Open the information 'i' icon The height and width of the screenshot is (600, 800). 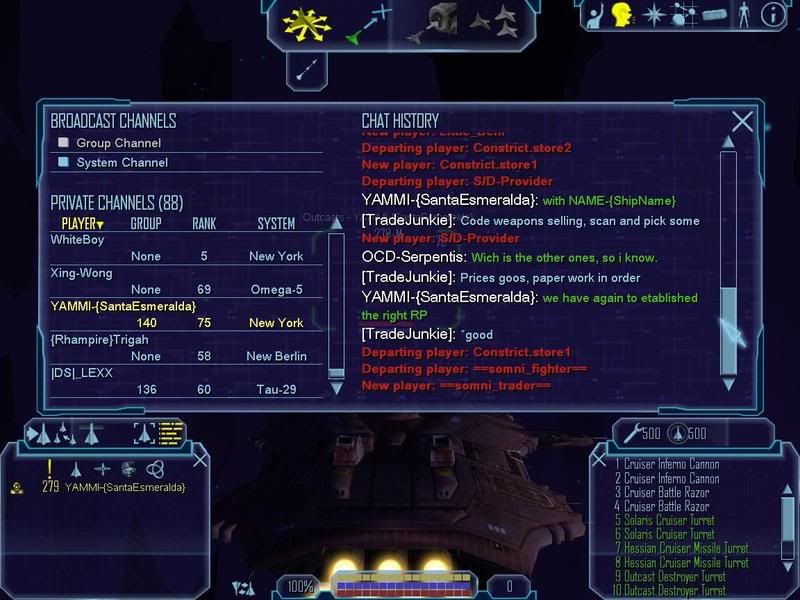pyautogui.click(x=772, y=15)
